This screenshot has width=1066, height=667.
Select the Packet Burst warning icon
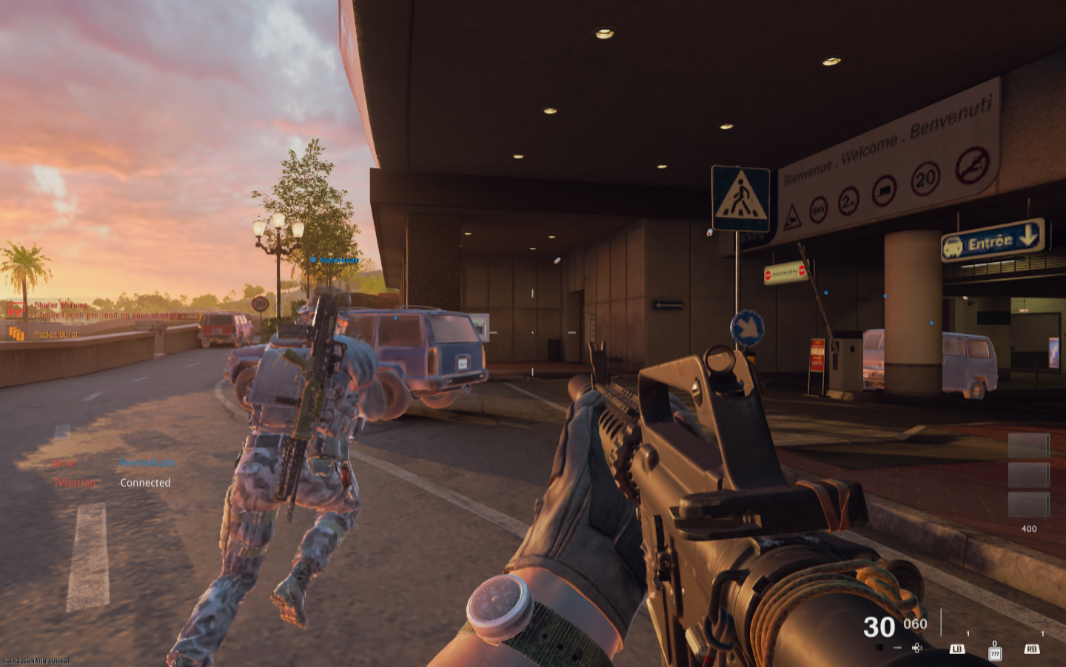point(16,333)
